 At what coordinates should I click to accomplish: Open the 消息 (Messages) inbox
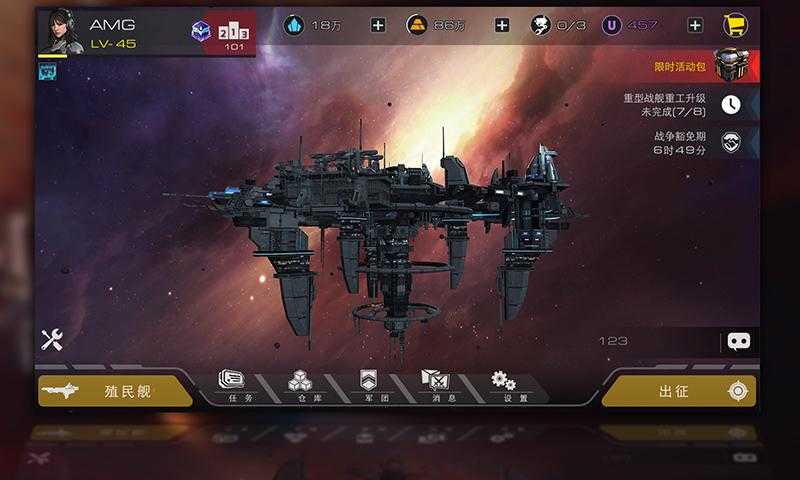coord(435,384)
